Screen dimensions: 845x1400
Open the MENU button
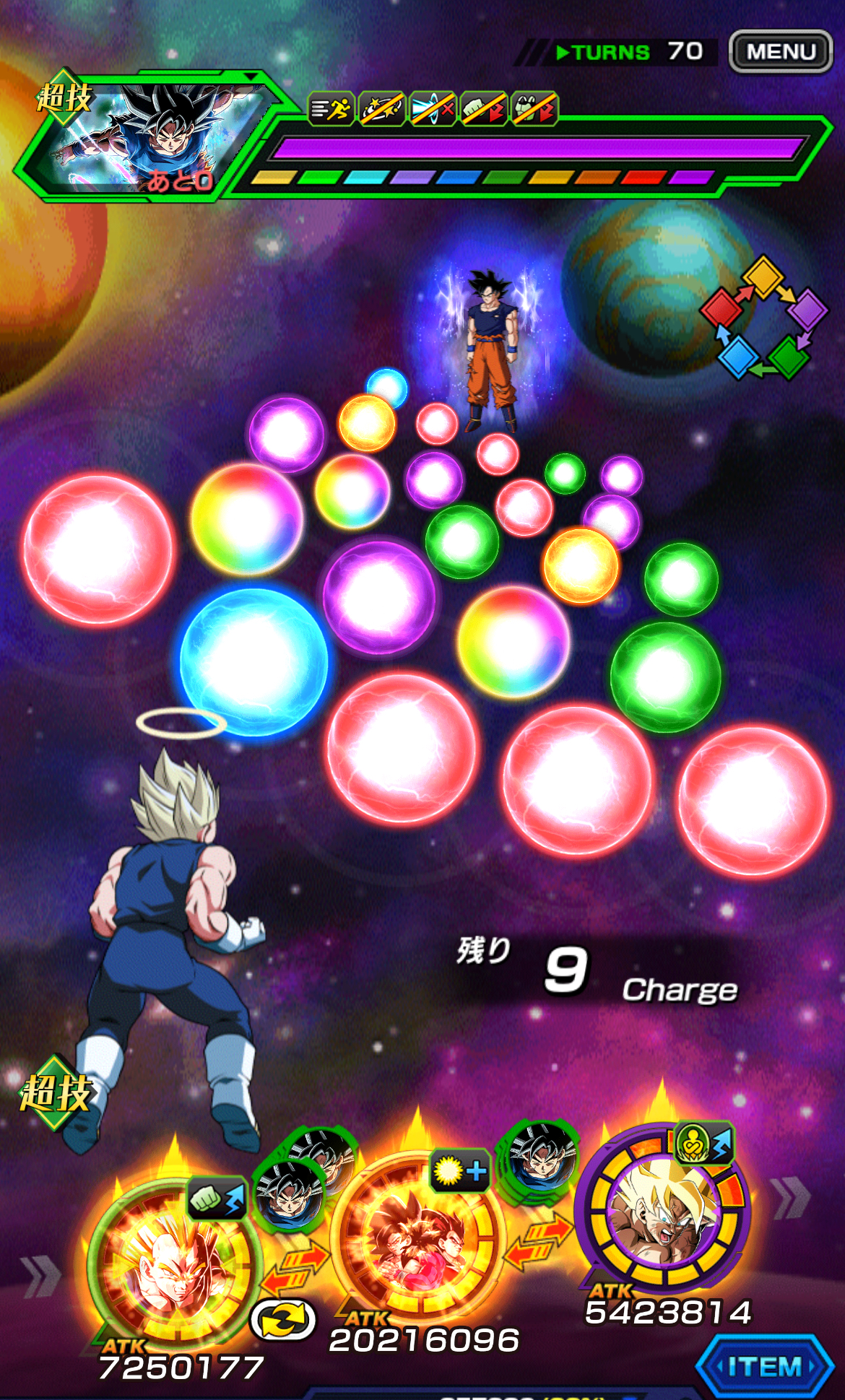780,52
